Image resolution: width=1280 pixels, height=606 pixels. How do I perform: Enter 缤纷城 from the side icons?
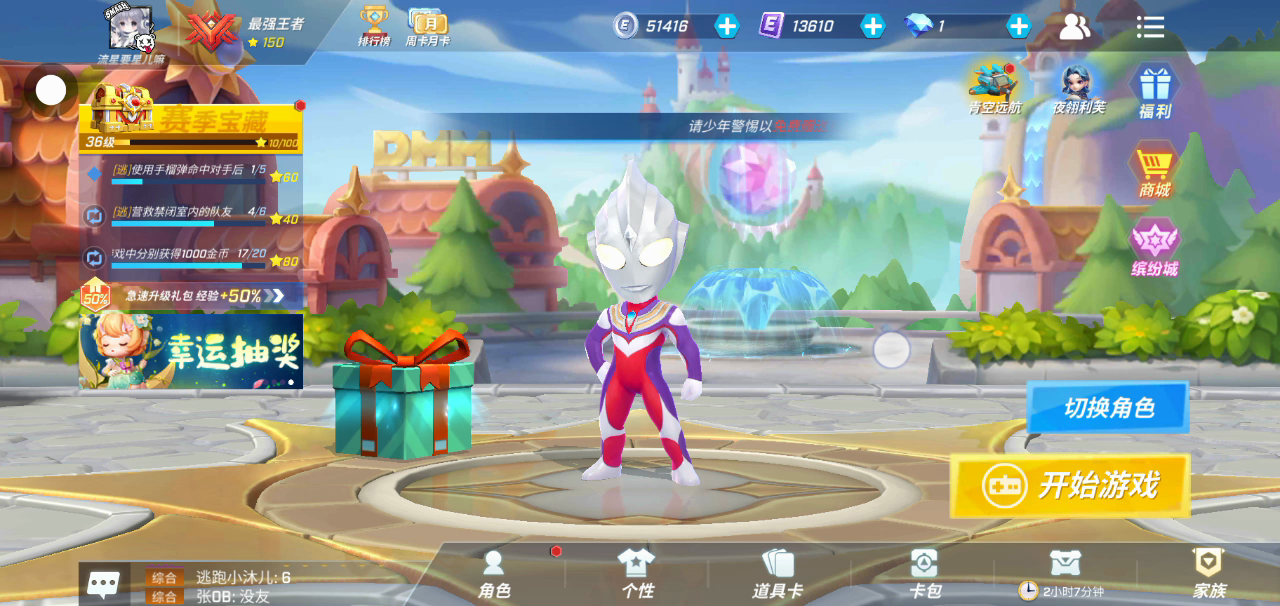coord(1155,248)
